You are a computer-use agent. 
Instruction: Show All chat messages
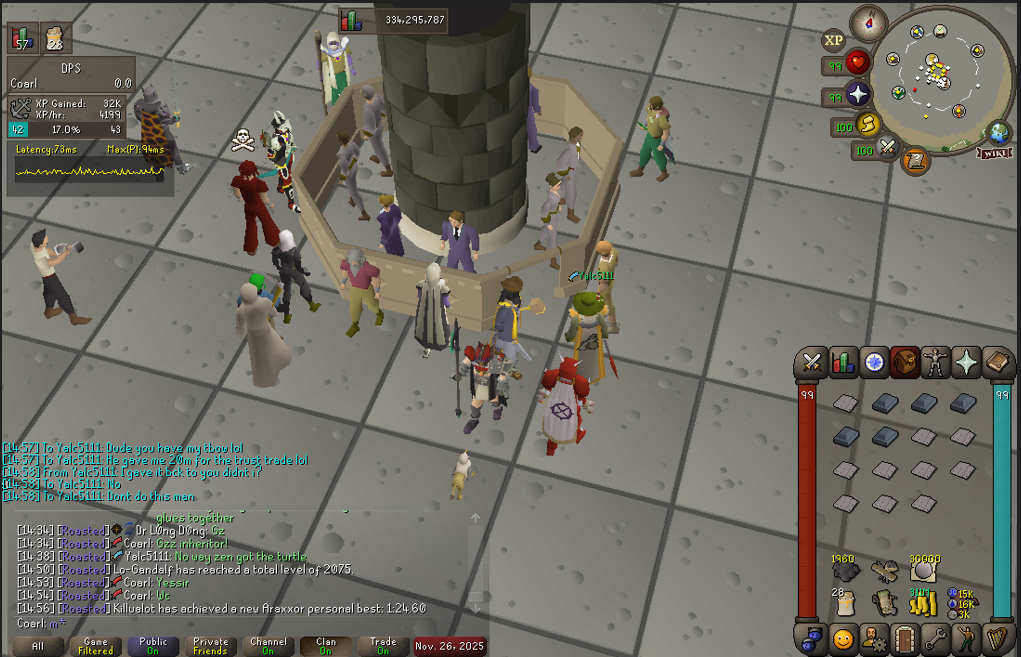(x=38, y=646)
